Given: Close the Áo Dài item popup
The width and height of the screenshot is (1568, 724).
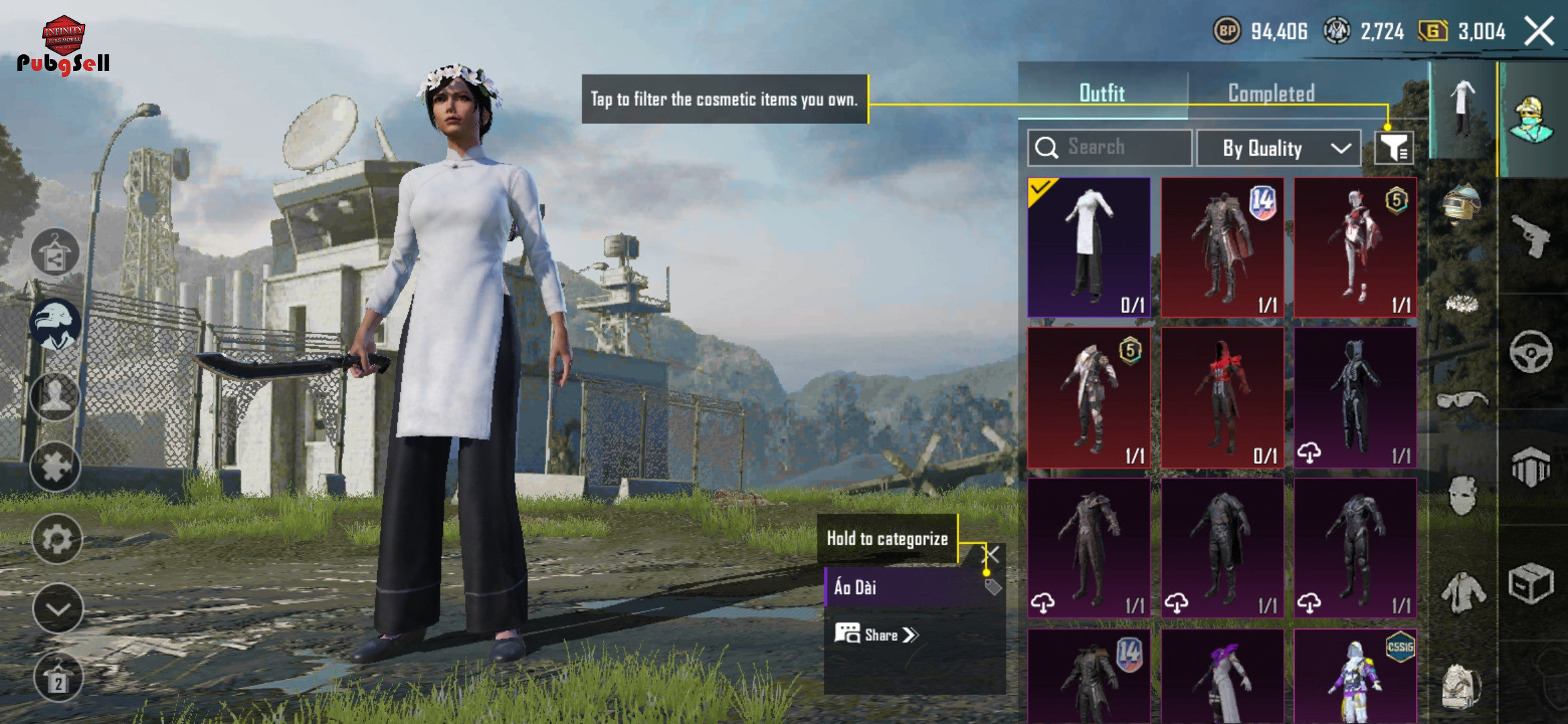Looking at the screenshot, I should click(x=991, y=554).
